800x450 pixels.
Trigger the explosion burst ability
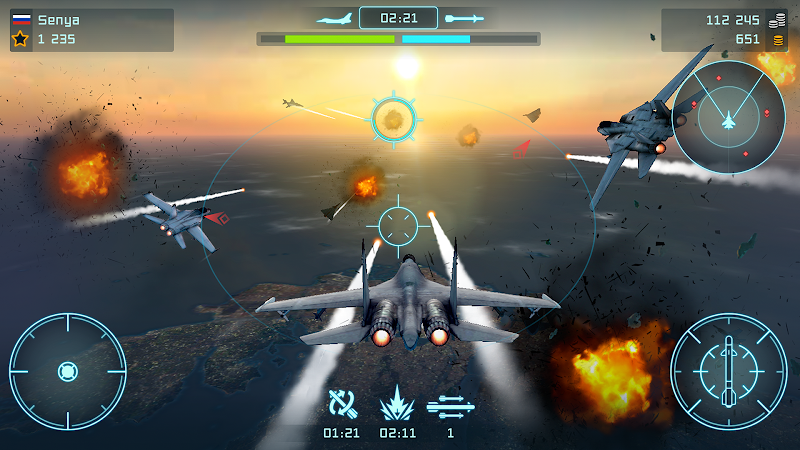point(397,405)
